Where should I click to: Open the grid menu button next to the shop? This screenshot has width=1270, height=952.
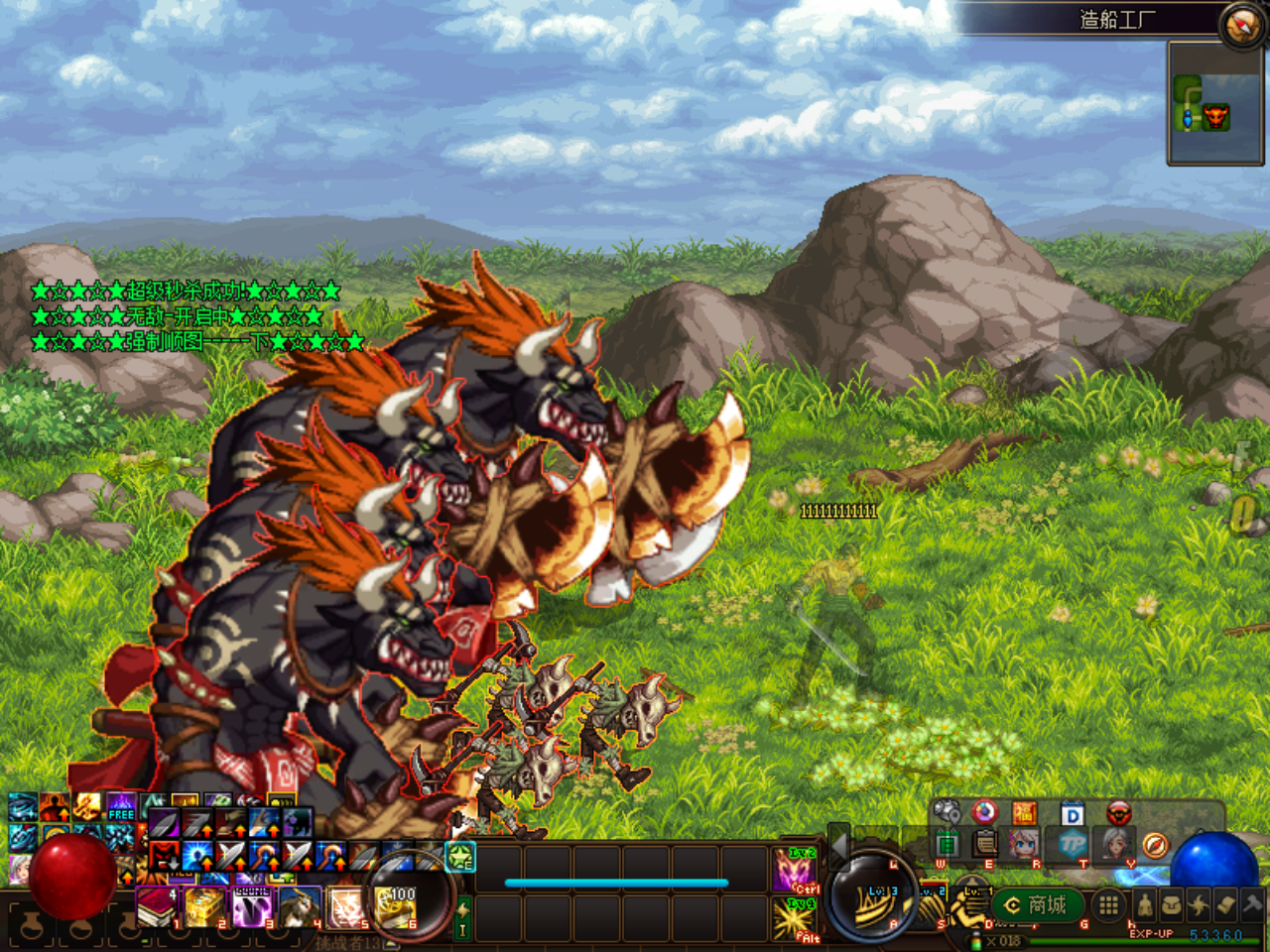1108,905
